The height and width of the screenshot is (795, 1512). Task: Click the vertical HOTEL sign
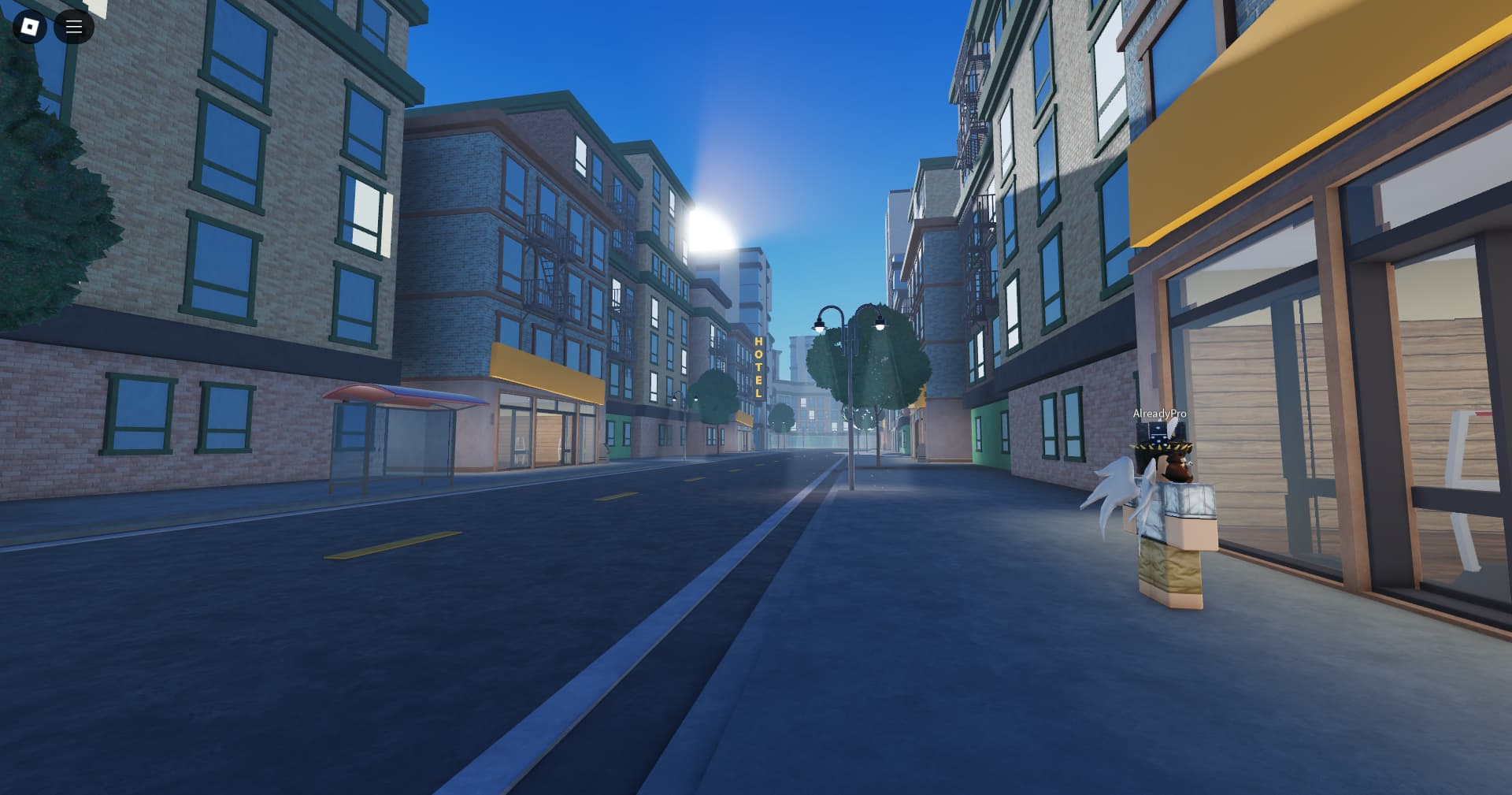click(x=758, y=367)
